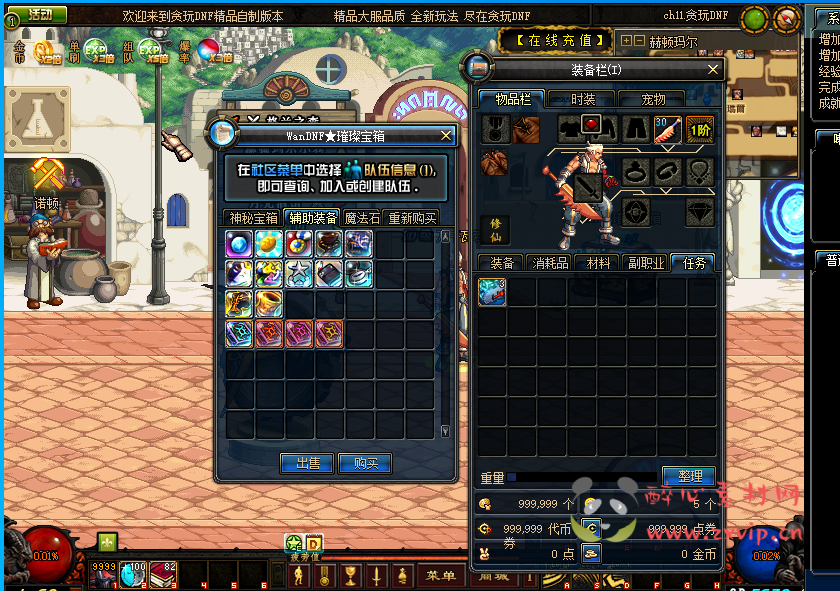This screenshot has height=591, width=840.
Task: Click the 购买 buy button
Action: point(366,463)
